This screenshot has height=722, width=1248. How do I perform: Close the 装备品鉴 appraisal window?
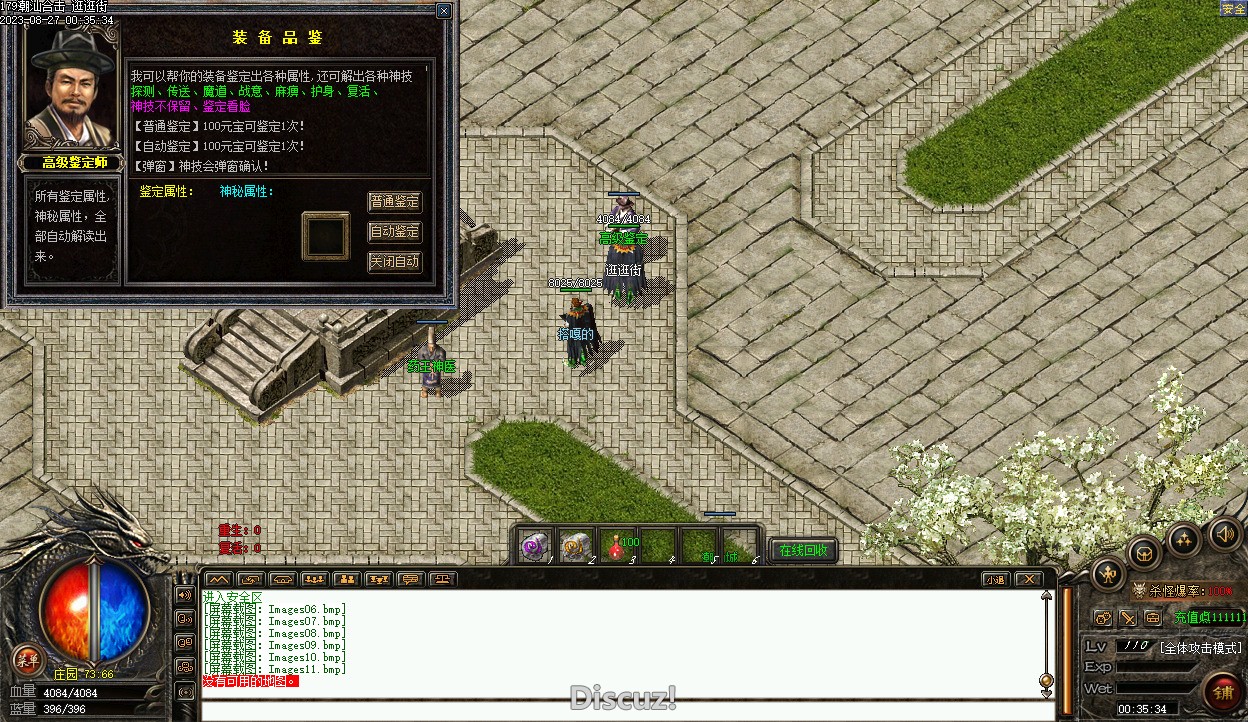click(x=444, y=11)
